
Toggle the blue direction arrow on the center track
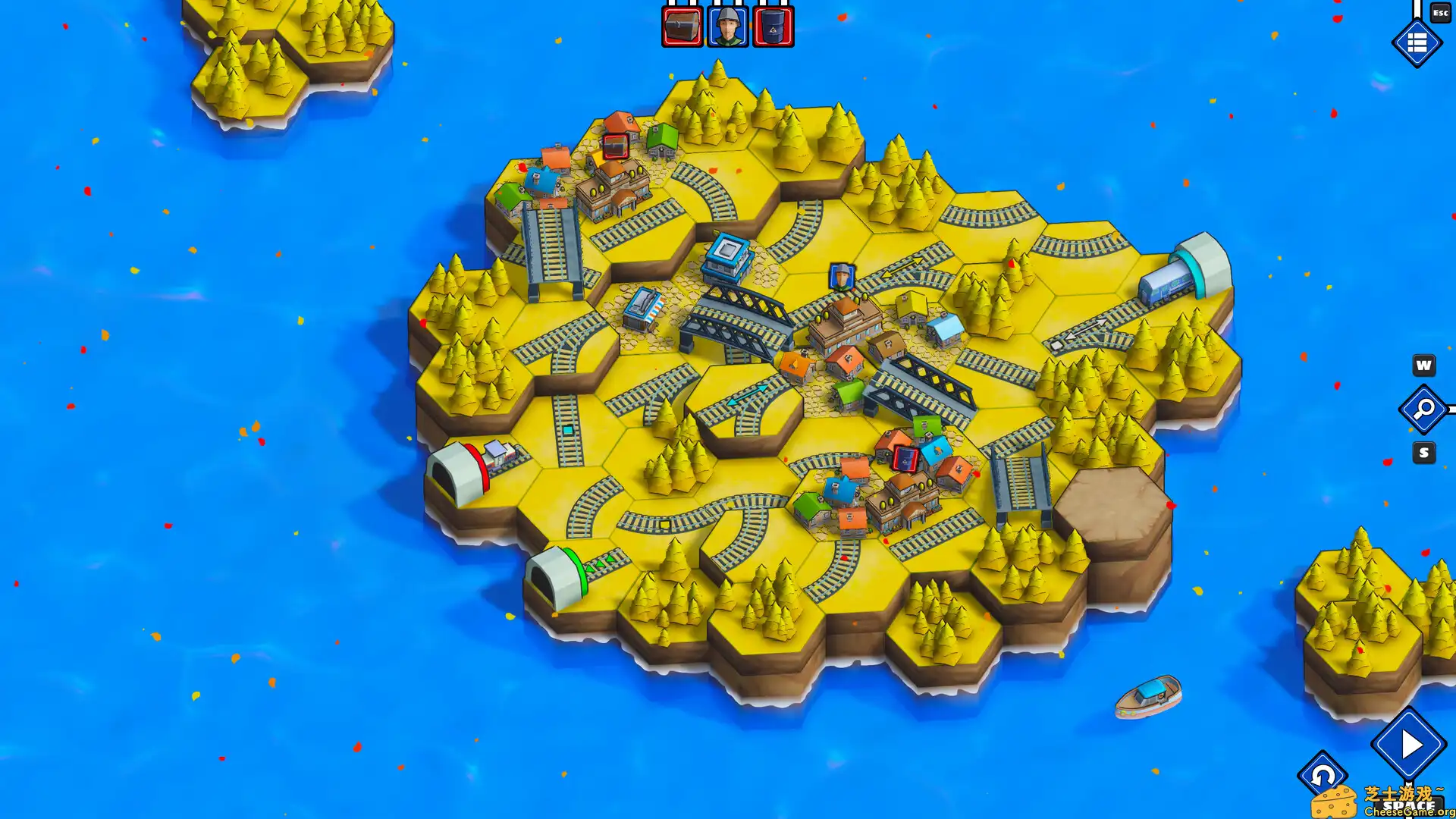[x=748, y=394]
